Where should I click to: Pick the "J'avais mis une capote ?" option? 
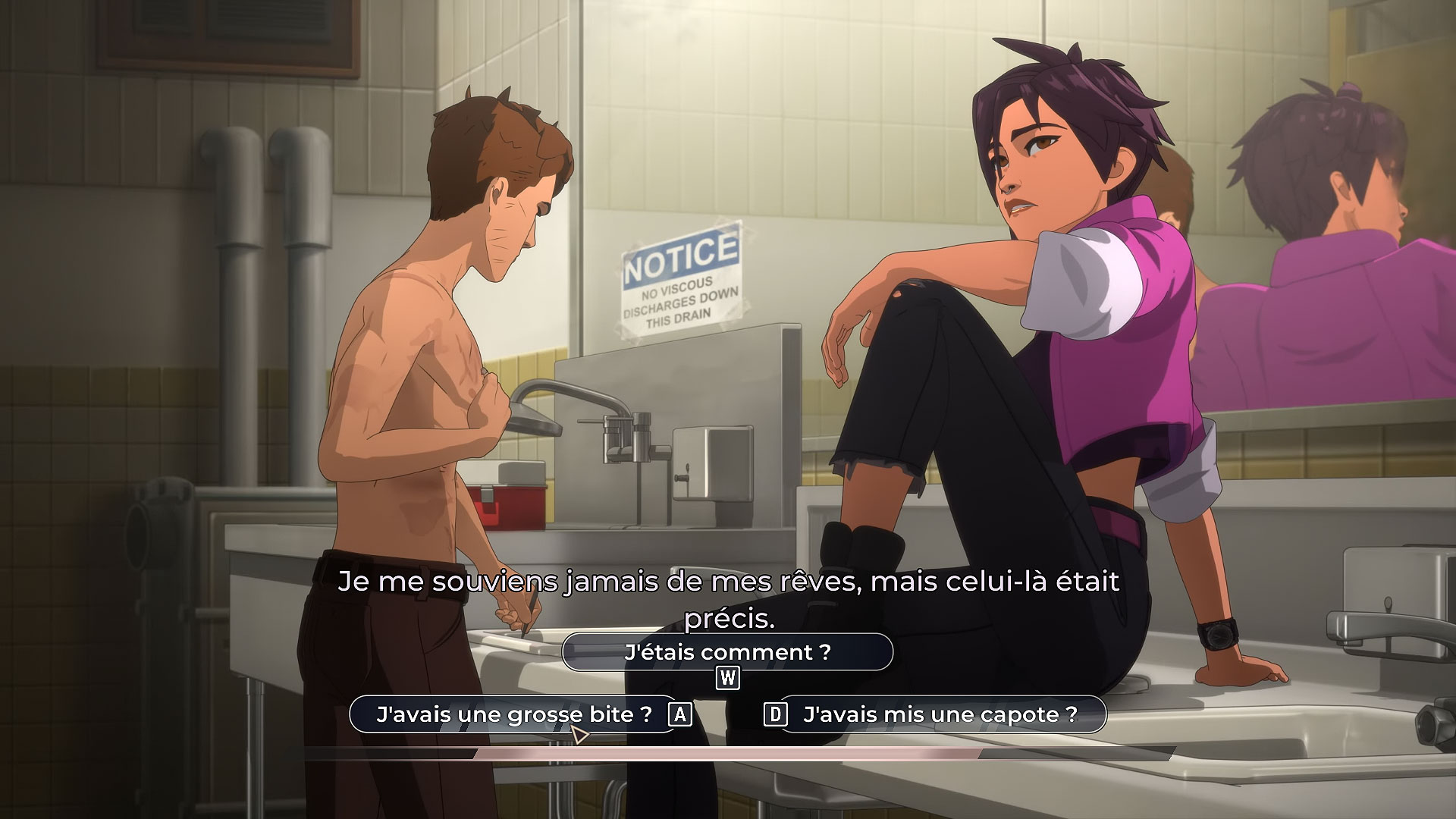[940, 714]
